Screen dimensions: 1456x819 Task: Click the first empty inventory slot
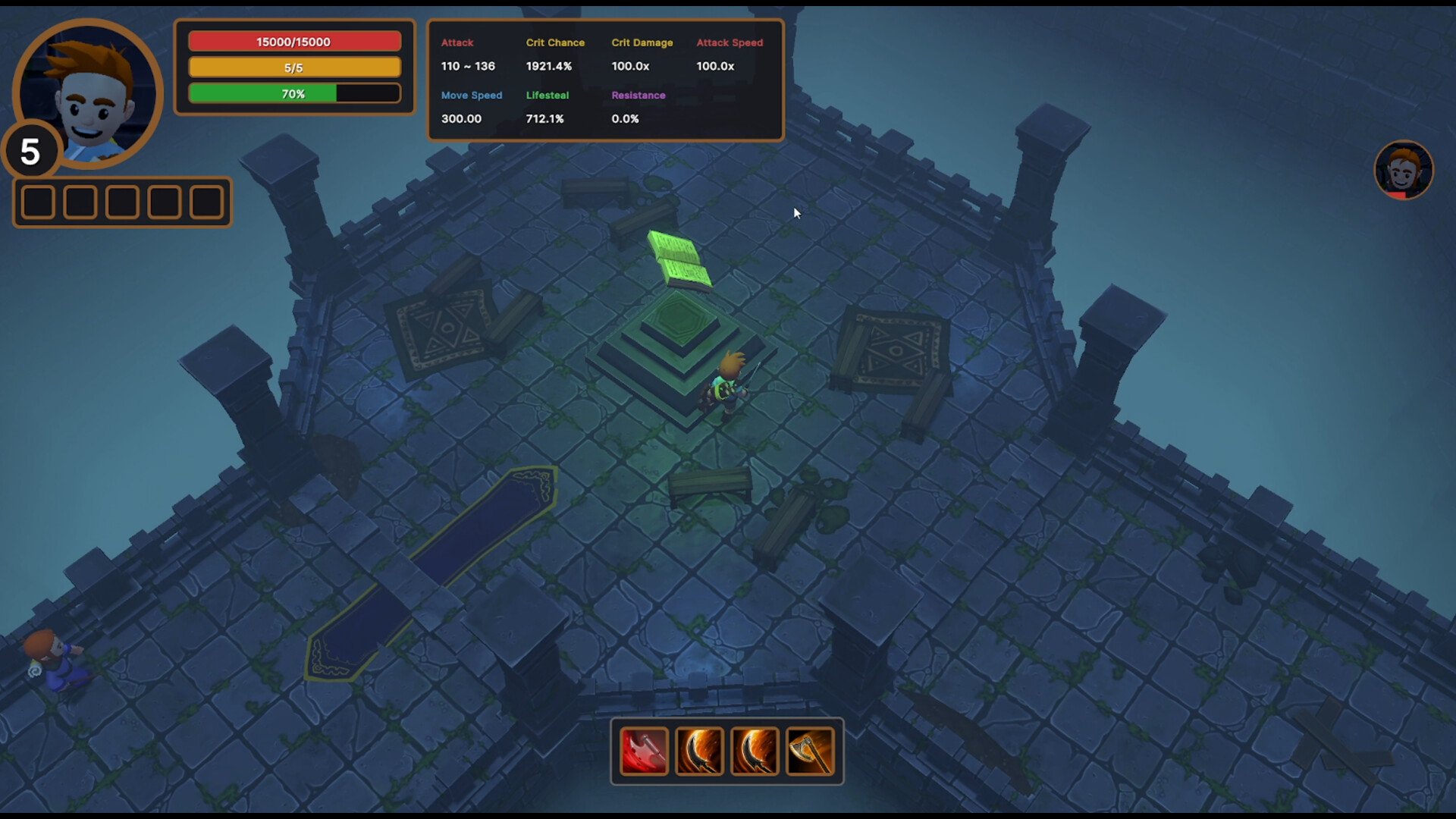38,201
